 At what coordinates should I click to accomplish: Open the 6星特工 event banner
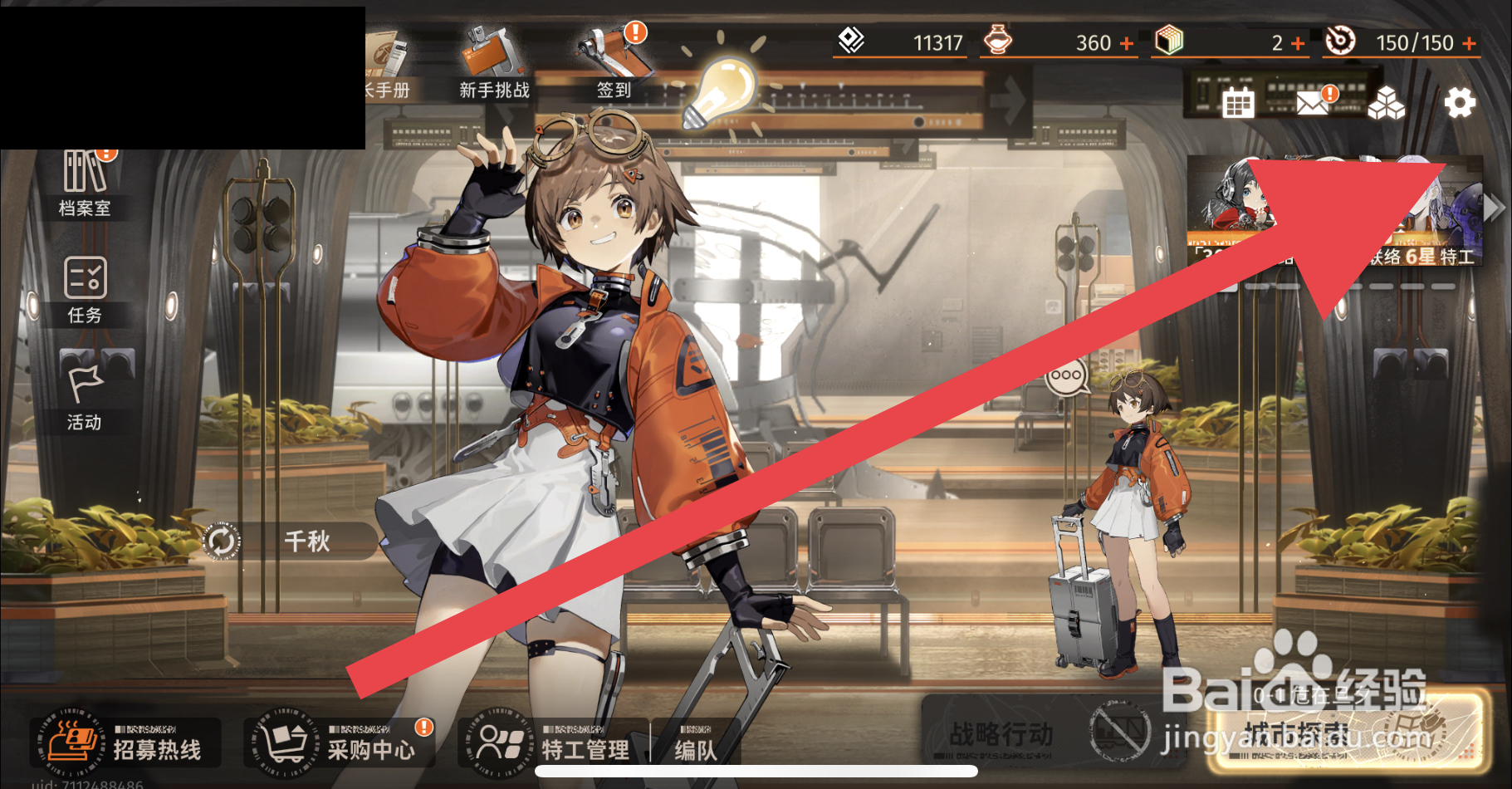(1334, 212)
